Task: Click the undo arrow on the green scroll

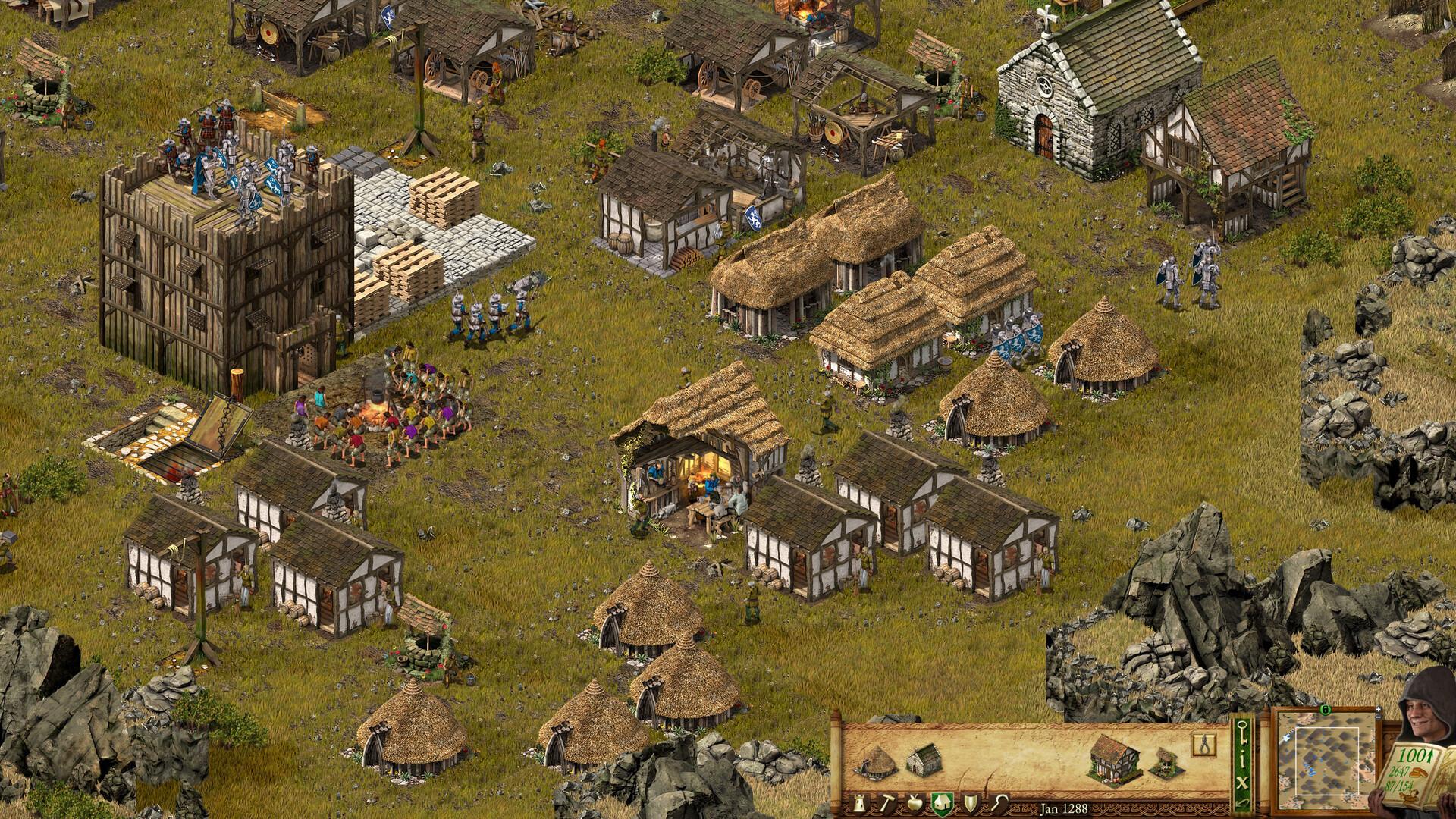Action: pos(1242,802)
